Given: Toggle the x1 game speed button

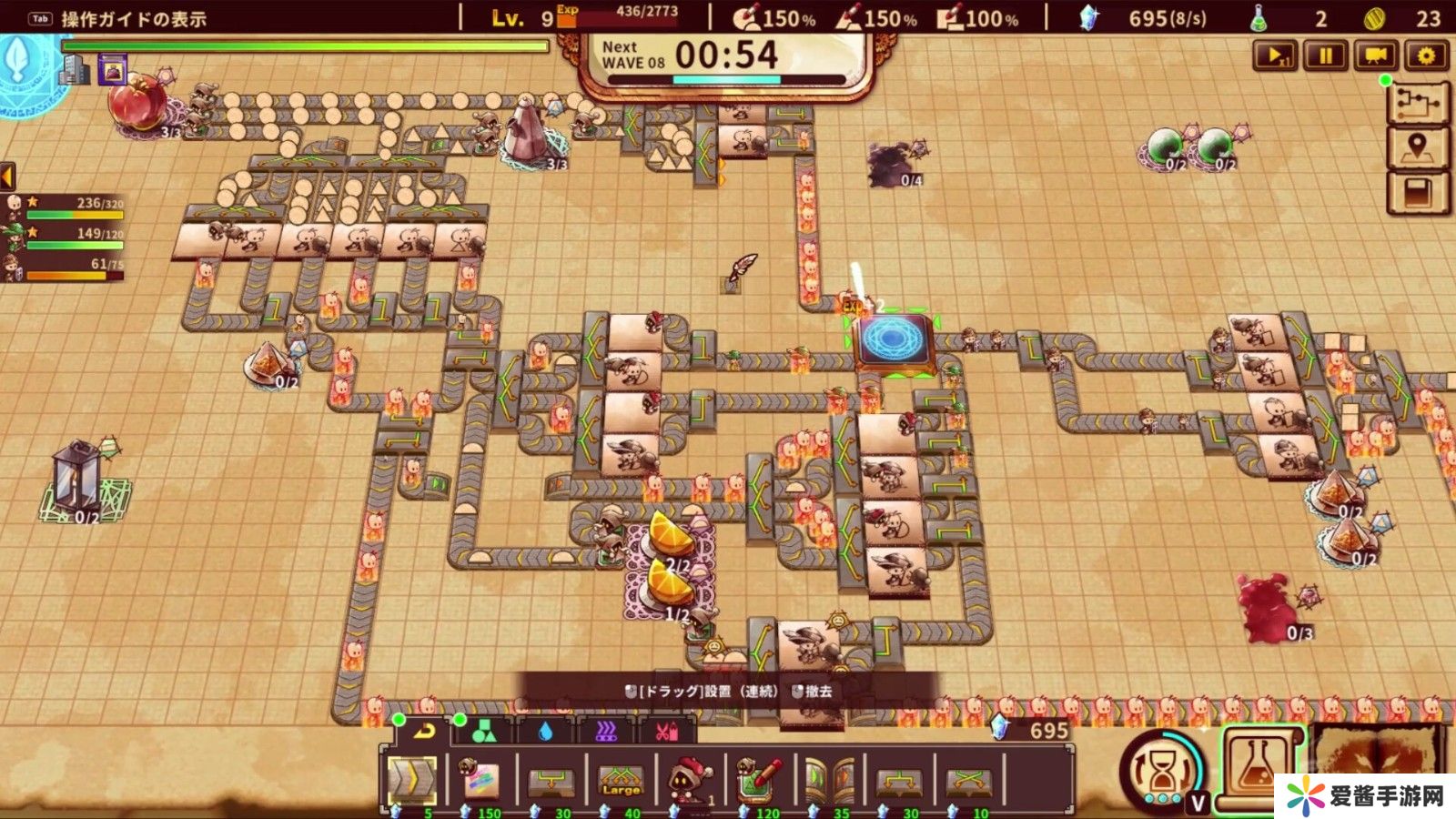Looking at the screenshot, I should pyautogui.click(x=1275, y=56).
